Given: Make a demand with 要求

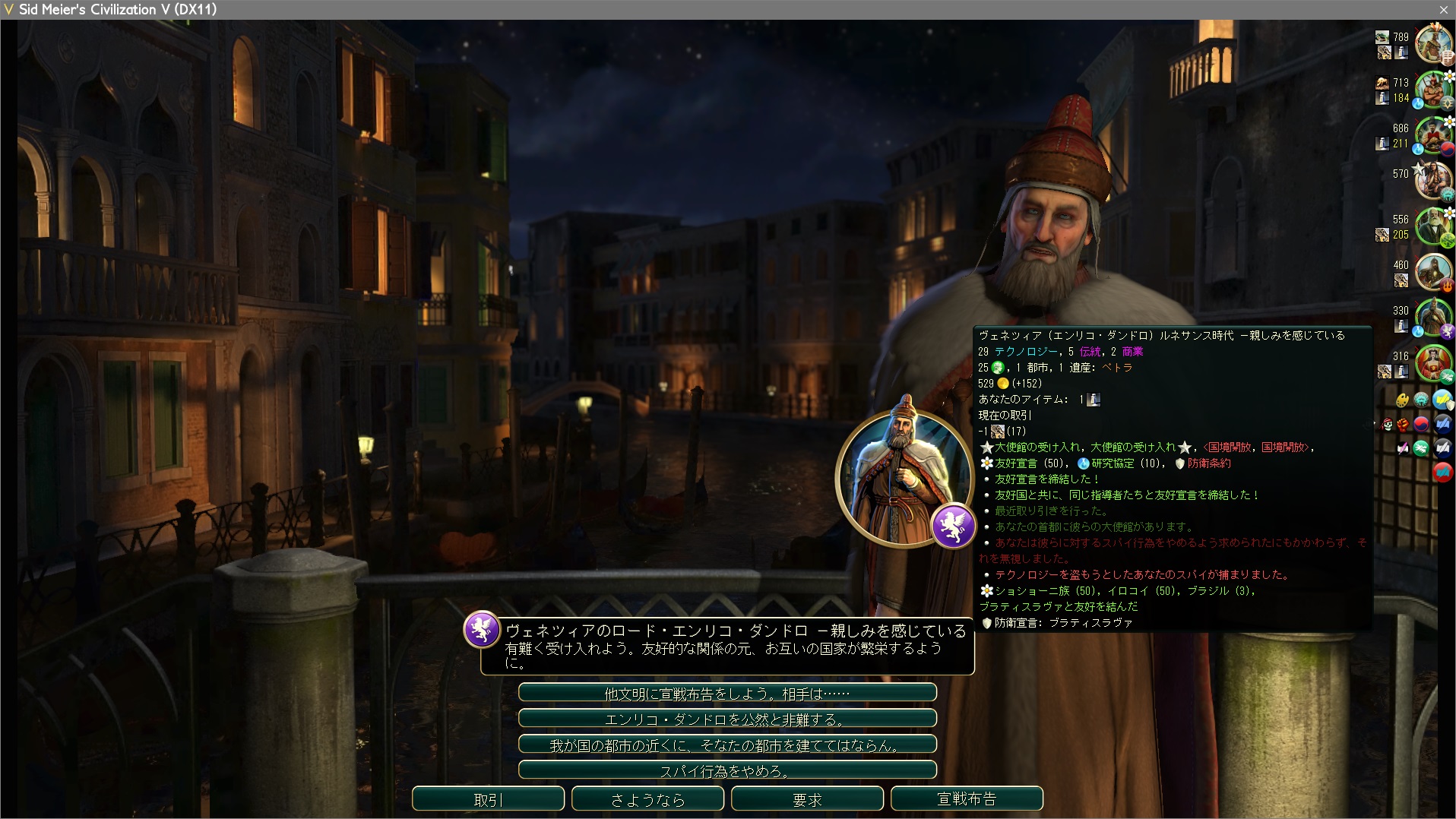Looking at the screenshot, I should [807, 799].
